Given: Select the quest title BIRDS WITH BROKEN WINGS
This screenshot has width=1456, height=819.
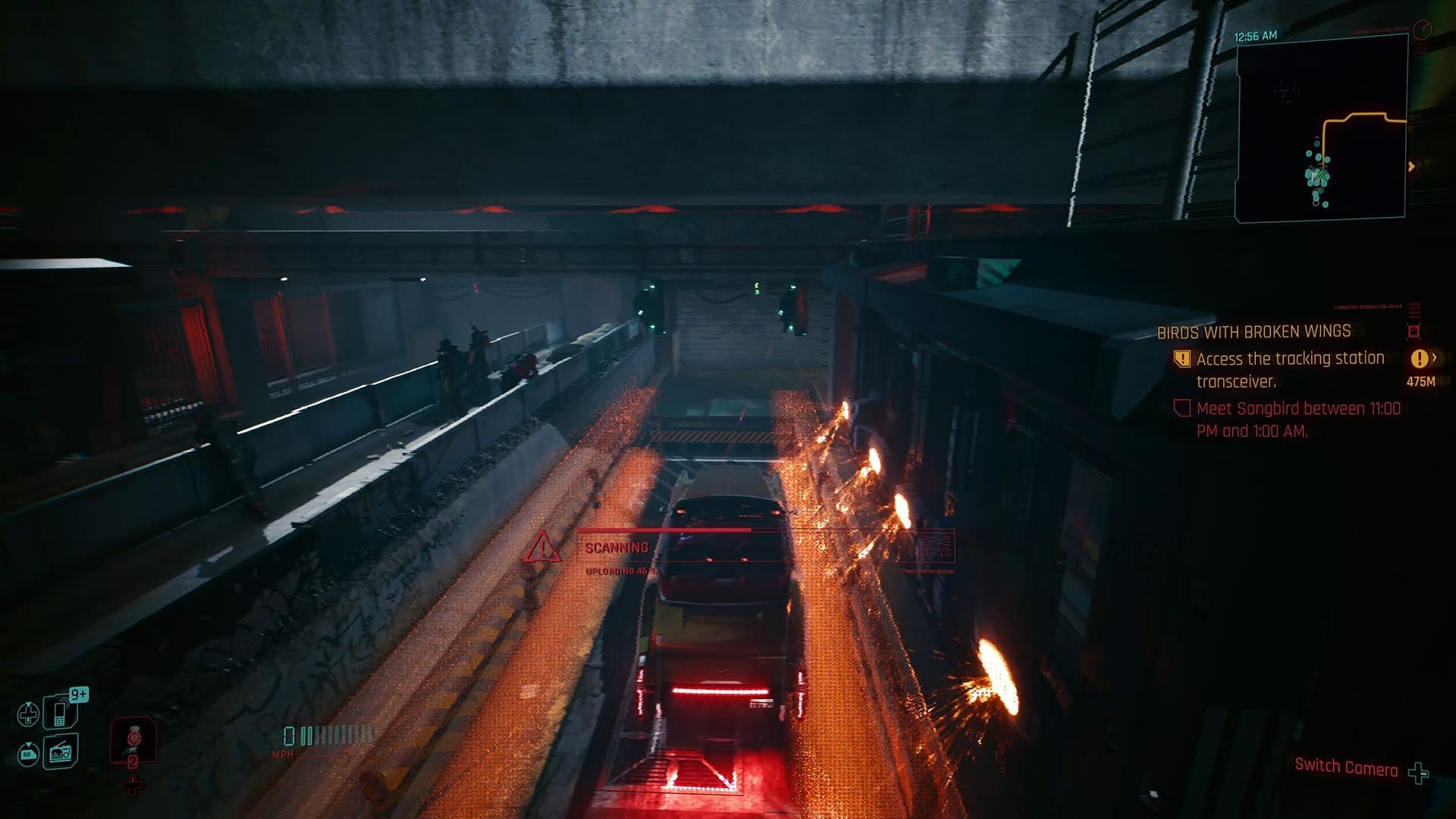Looking at the screenshot, I should pyautogui.click(x=1255, y=332).
